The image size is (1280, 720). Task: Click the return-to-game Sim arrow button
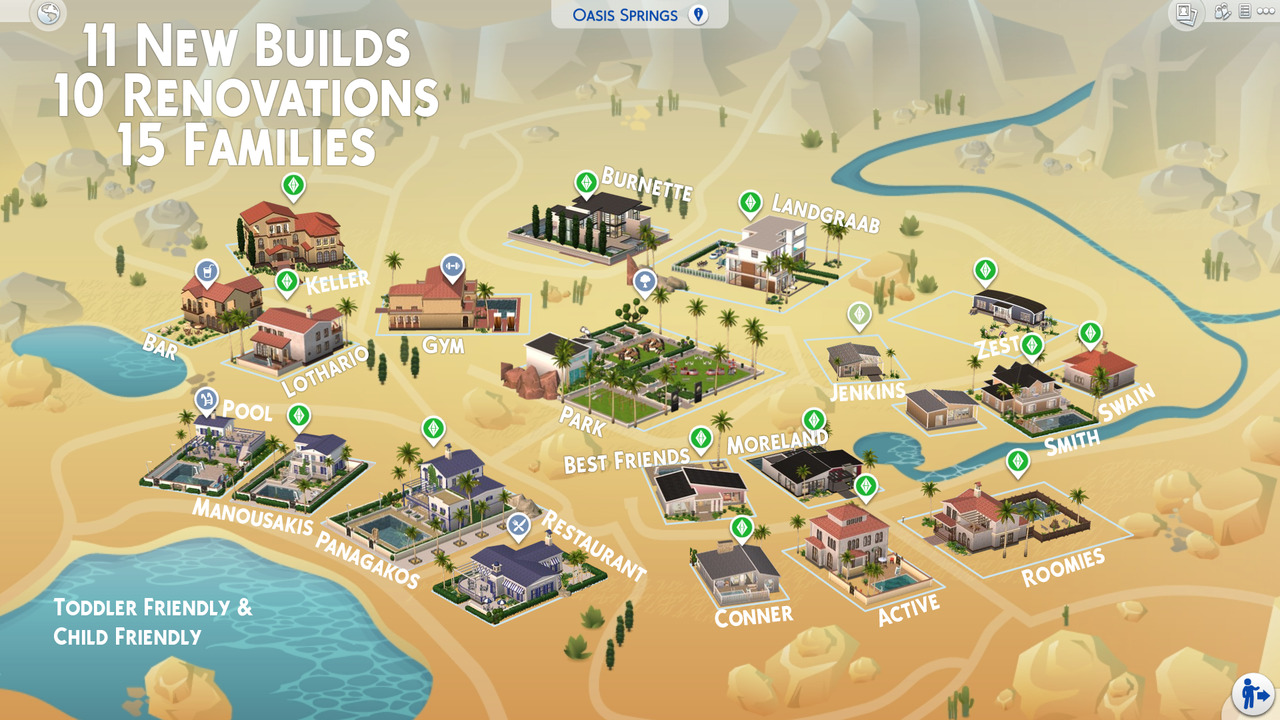pyautogui.click(x=1252, y=694)
